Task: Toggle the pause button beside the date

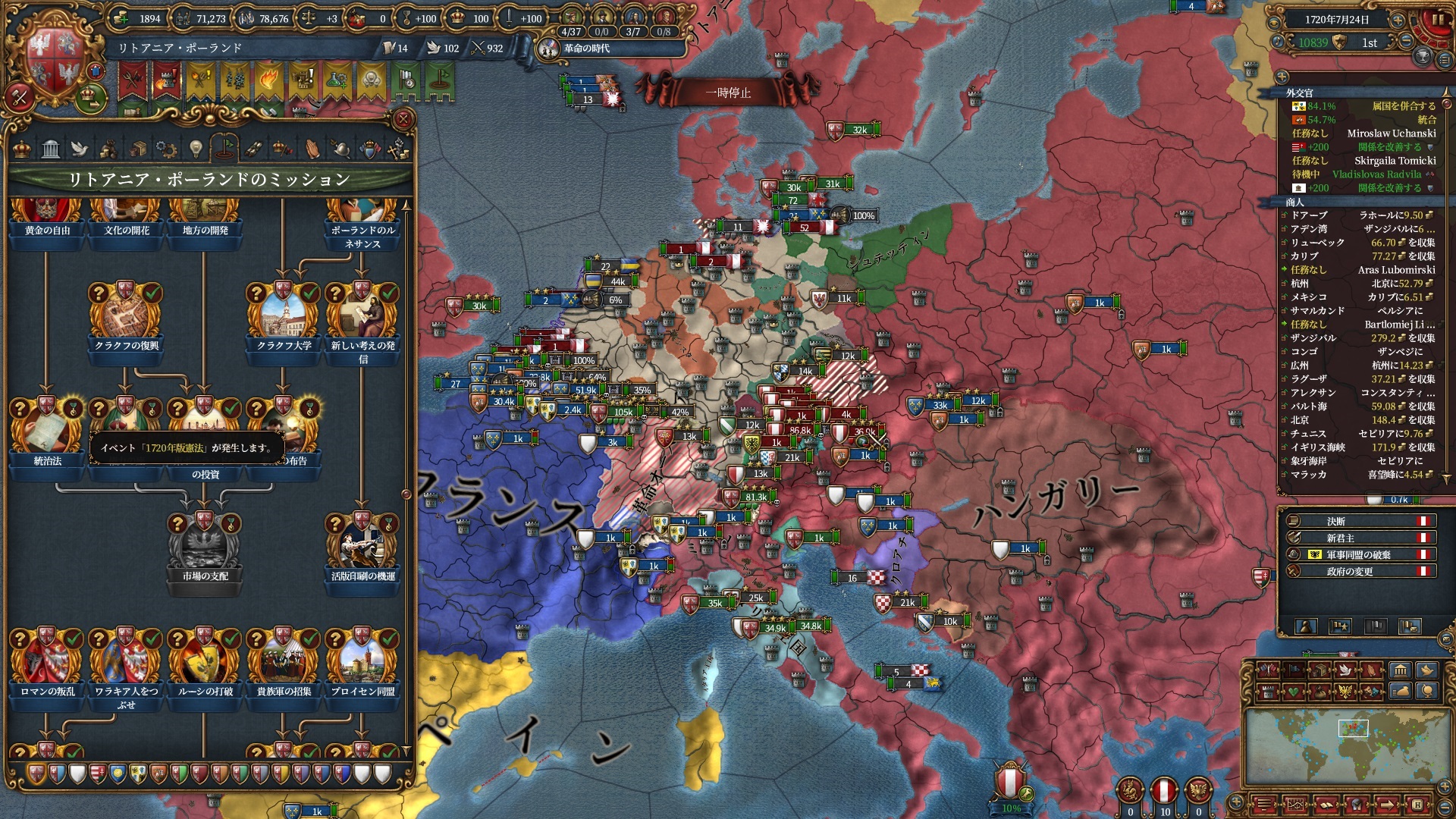Action: point(1439,20)
